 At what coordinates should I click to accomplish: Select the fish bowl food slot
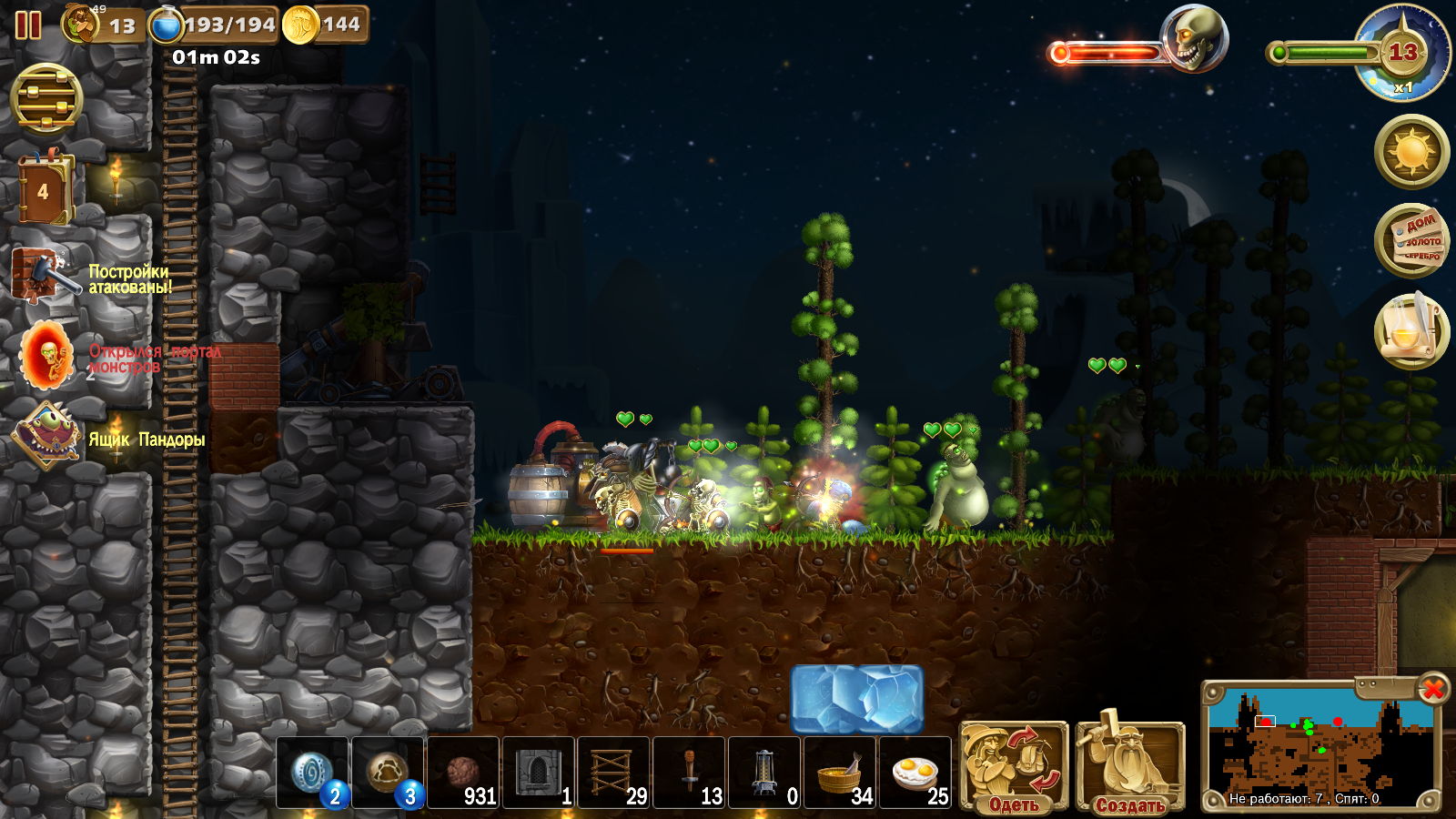point(839,773)
